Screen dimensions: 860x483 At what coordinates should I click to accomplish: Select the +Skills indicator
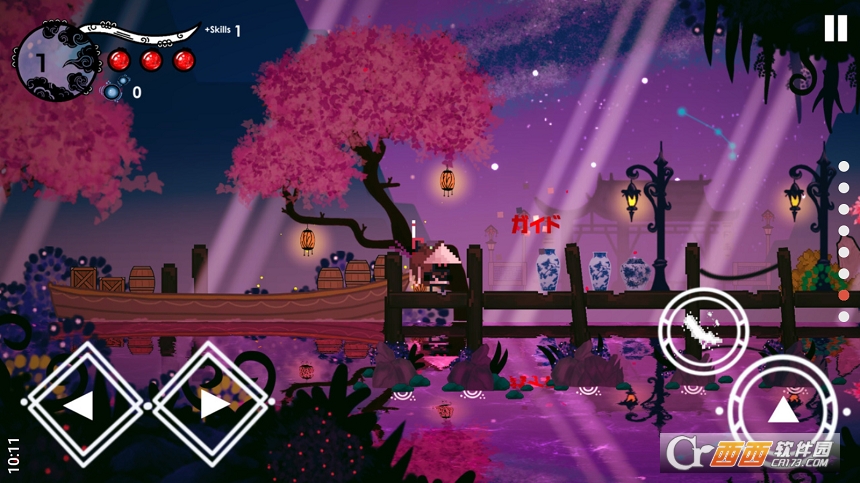[222, 30]
